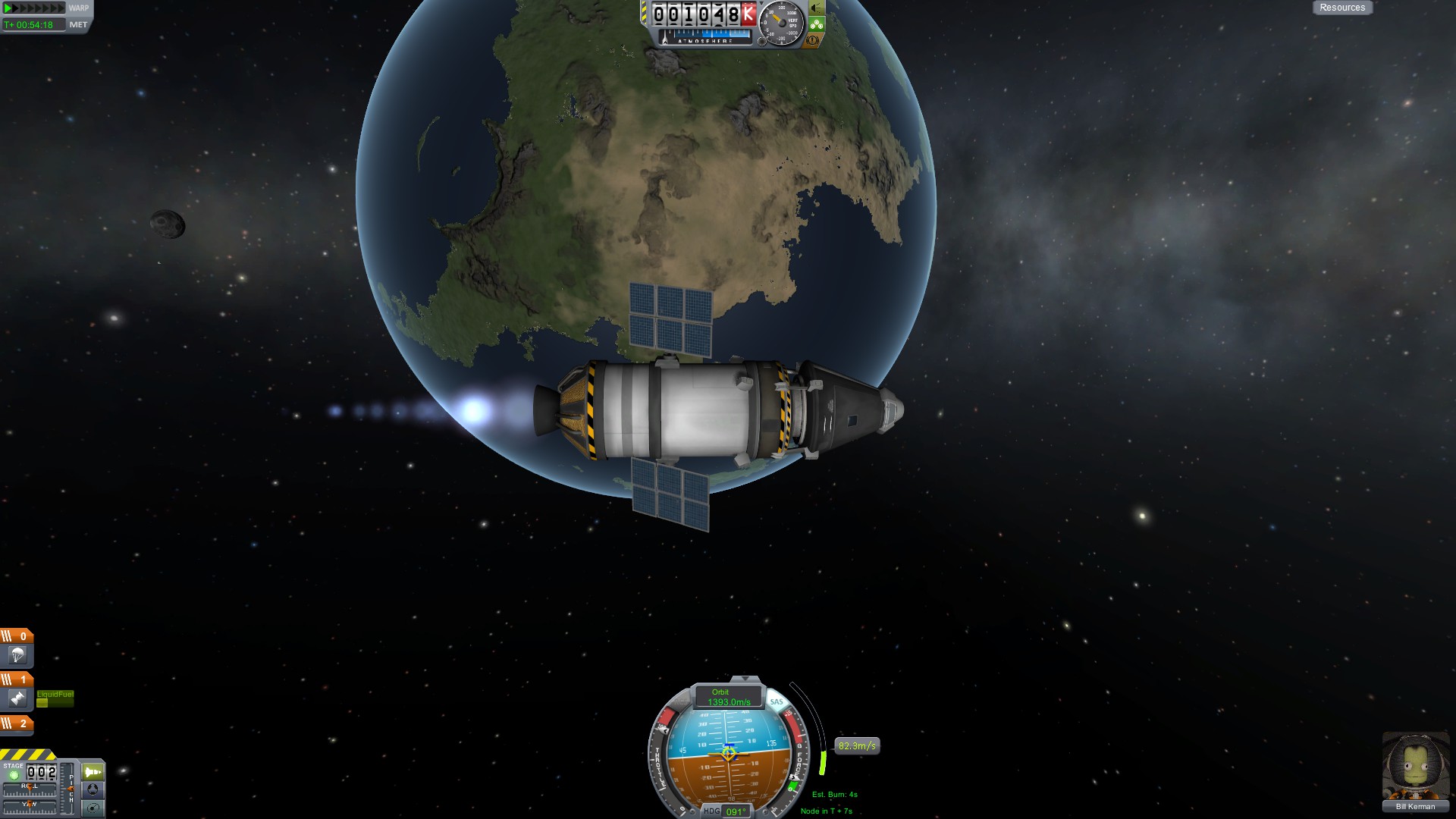Select the parachute icon in stage 0
The image size is (1456, 819).
tap(17, 655)
